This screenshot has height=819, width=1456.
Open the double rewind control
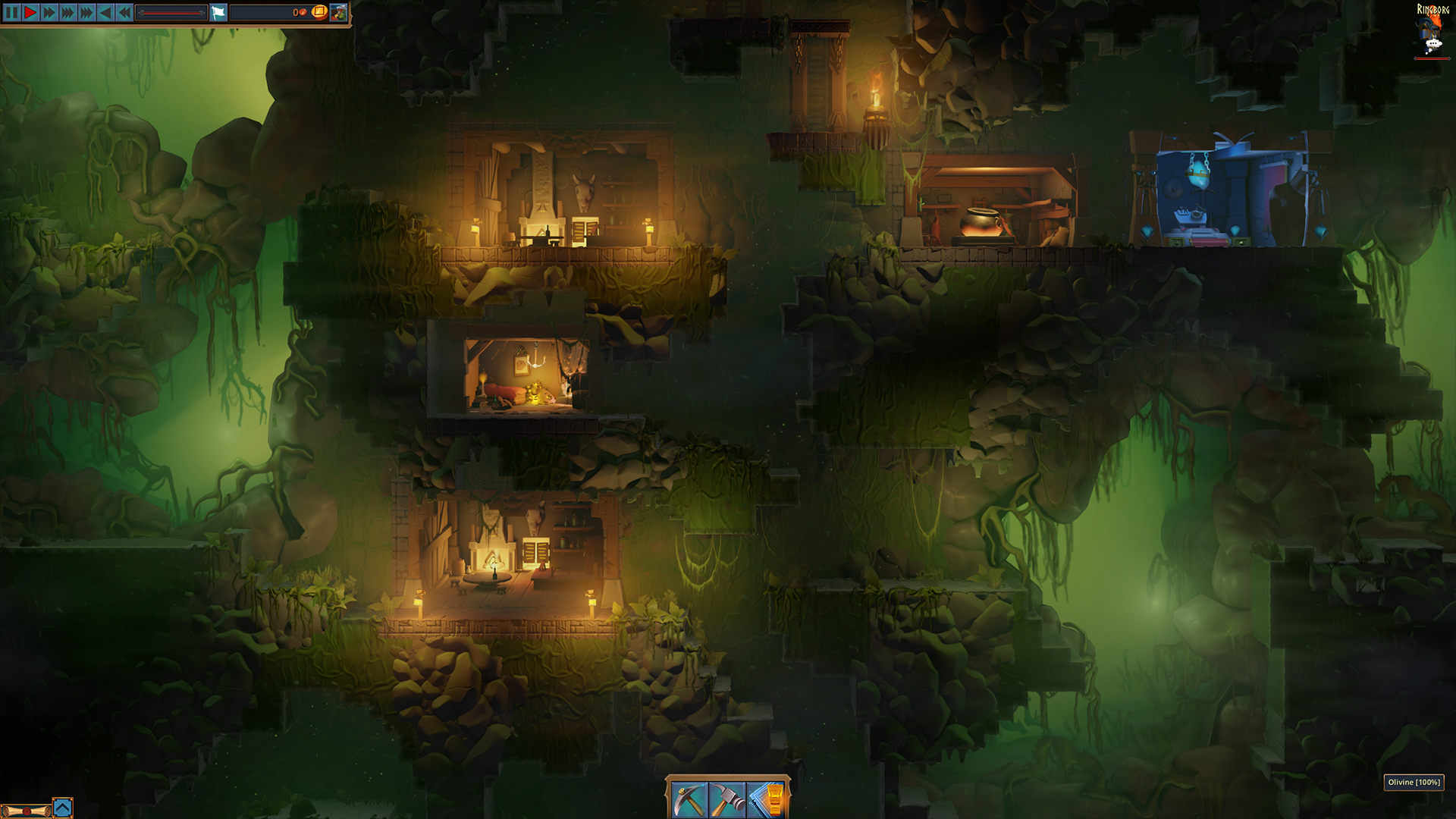(x=123, y=12)
